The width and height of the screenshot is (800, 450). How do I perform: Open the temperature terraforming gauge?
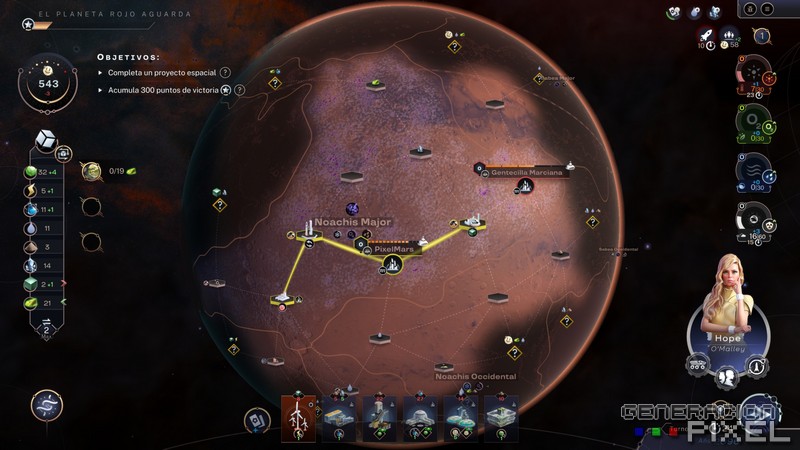click(753, 74)
